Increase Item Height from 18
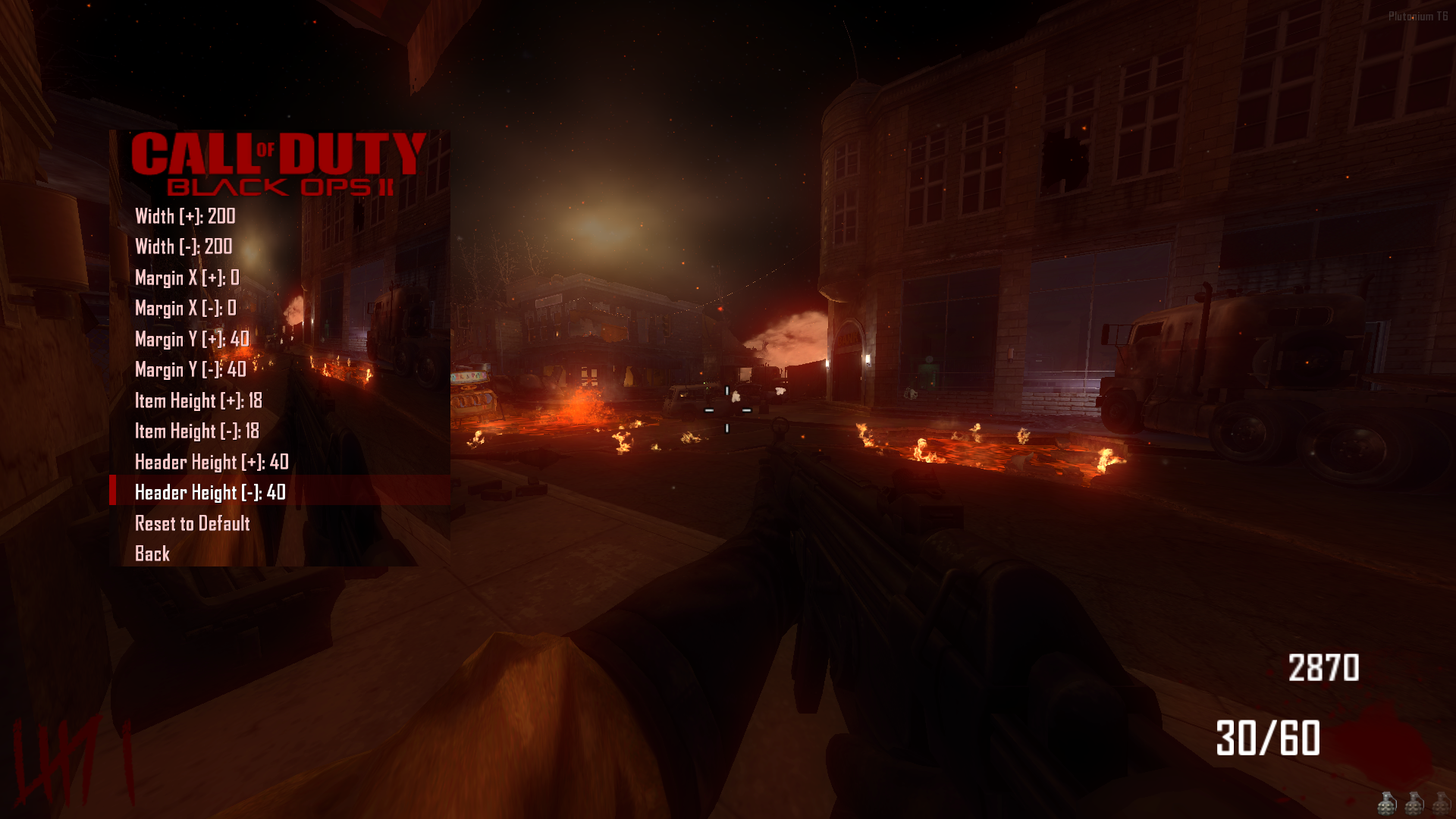The width and height of the screenshot is (1456, 819). tap(197, 401)
